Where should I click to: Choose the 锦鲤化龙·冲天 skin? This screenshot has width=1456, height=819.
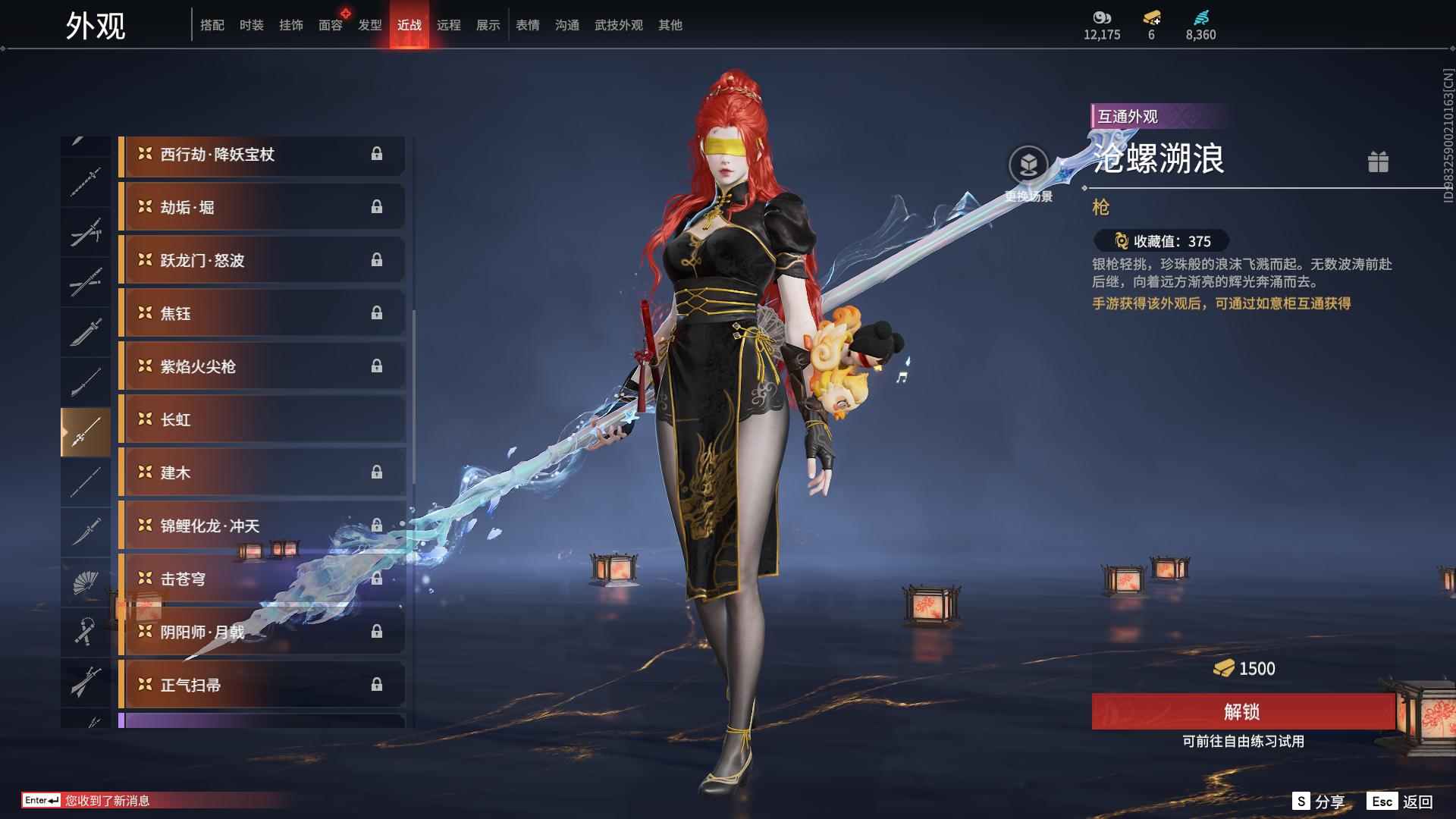pyautogui.click(x=262, y=526)
